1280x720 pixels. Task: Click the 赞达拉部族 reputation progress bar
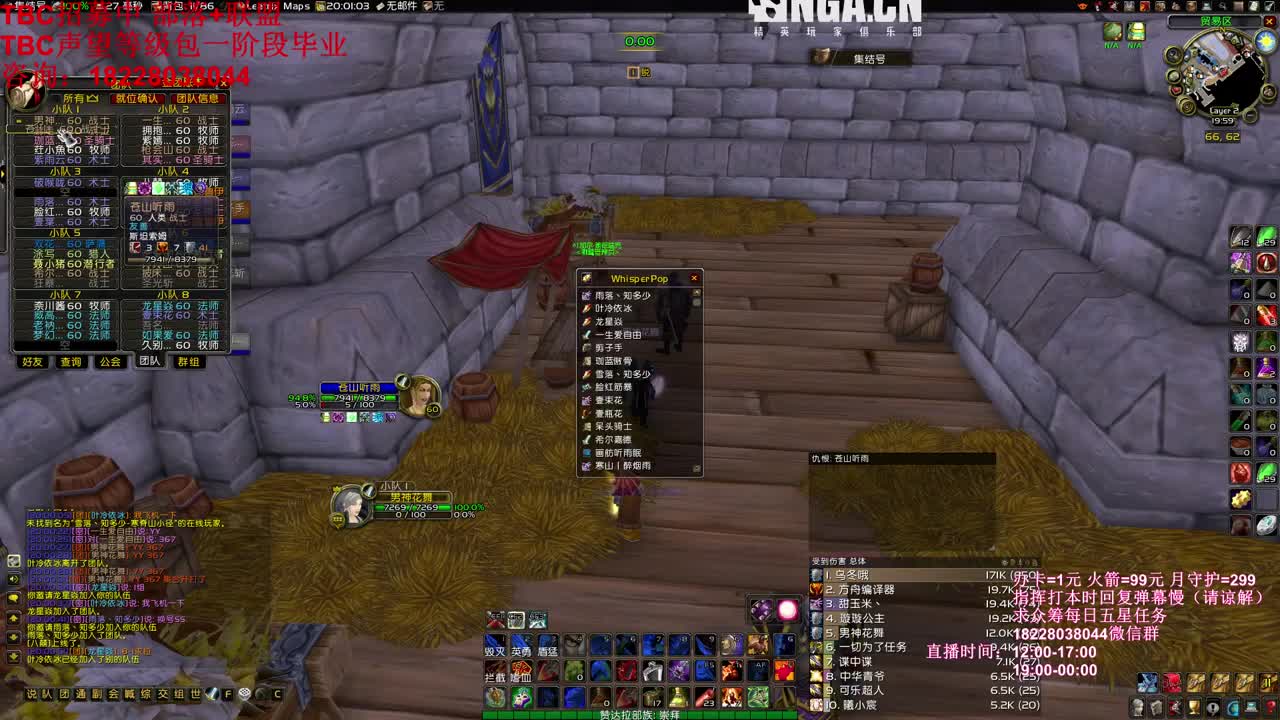tap(640, 713)
